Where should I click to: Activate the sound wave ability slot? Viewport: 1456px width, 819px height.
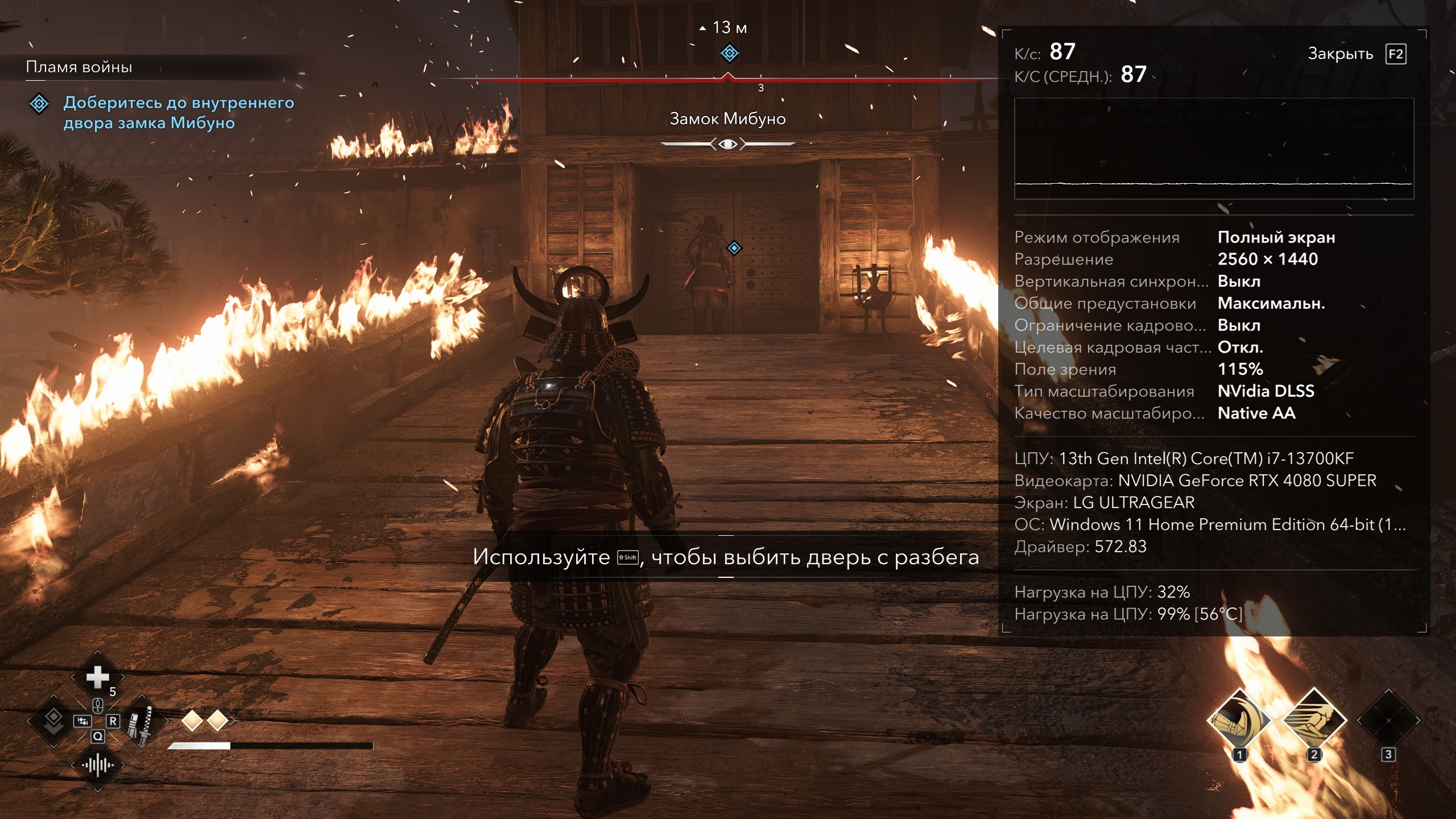click(x=97, y=766)
